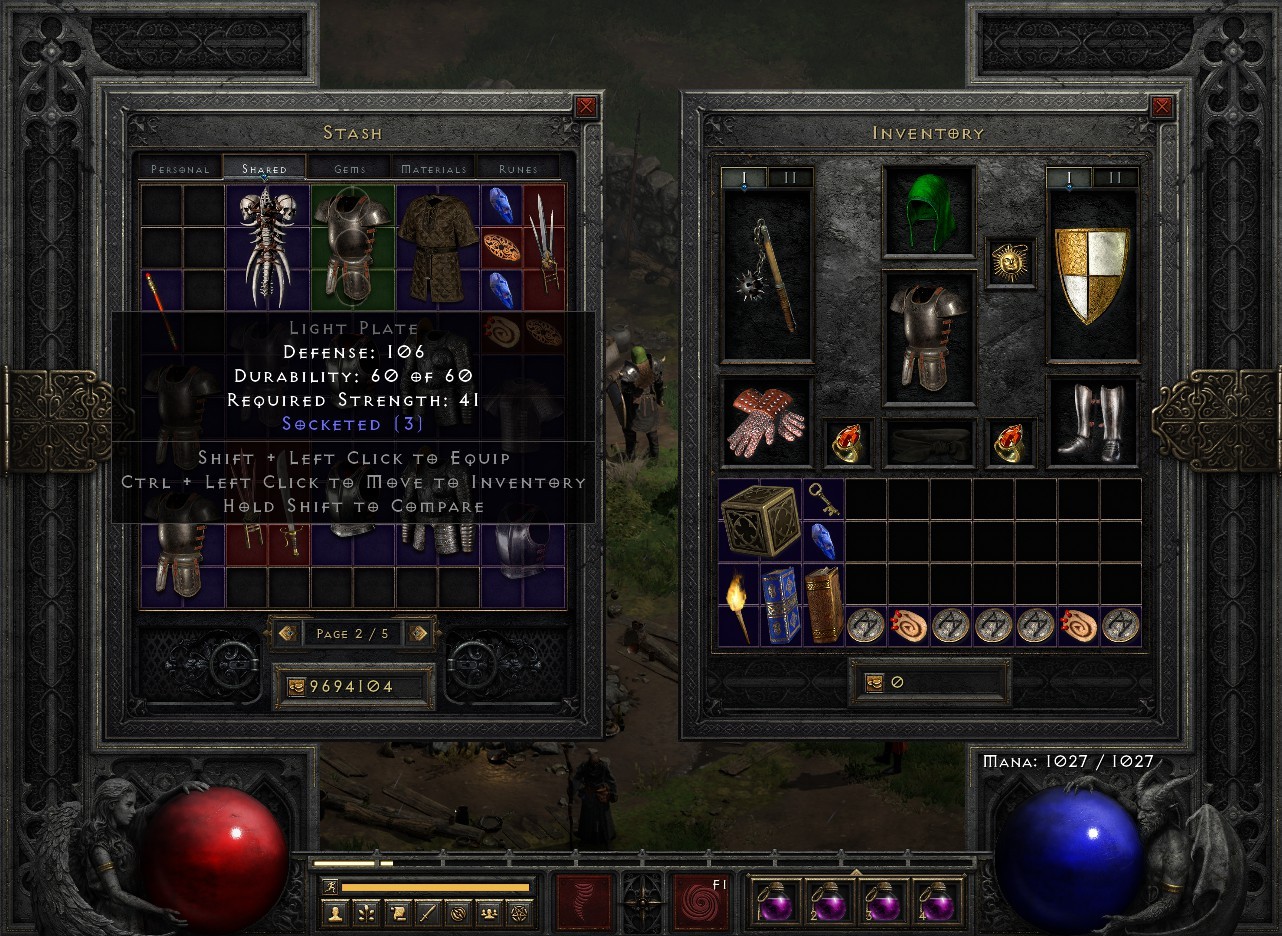Open the Materials stash tab

434,168
